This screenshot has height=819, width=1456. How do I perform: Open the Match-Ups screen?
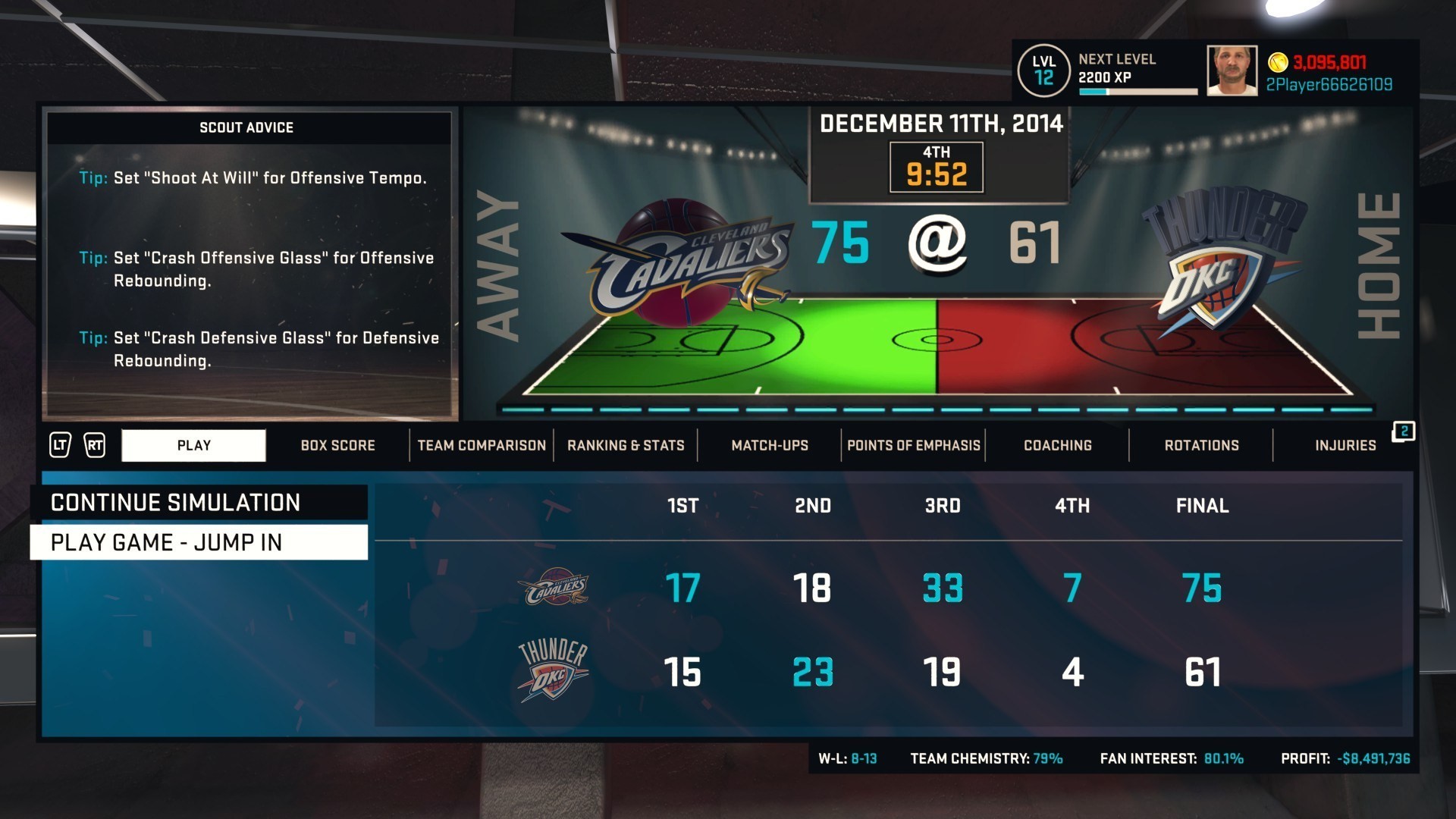pos(768,446)
